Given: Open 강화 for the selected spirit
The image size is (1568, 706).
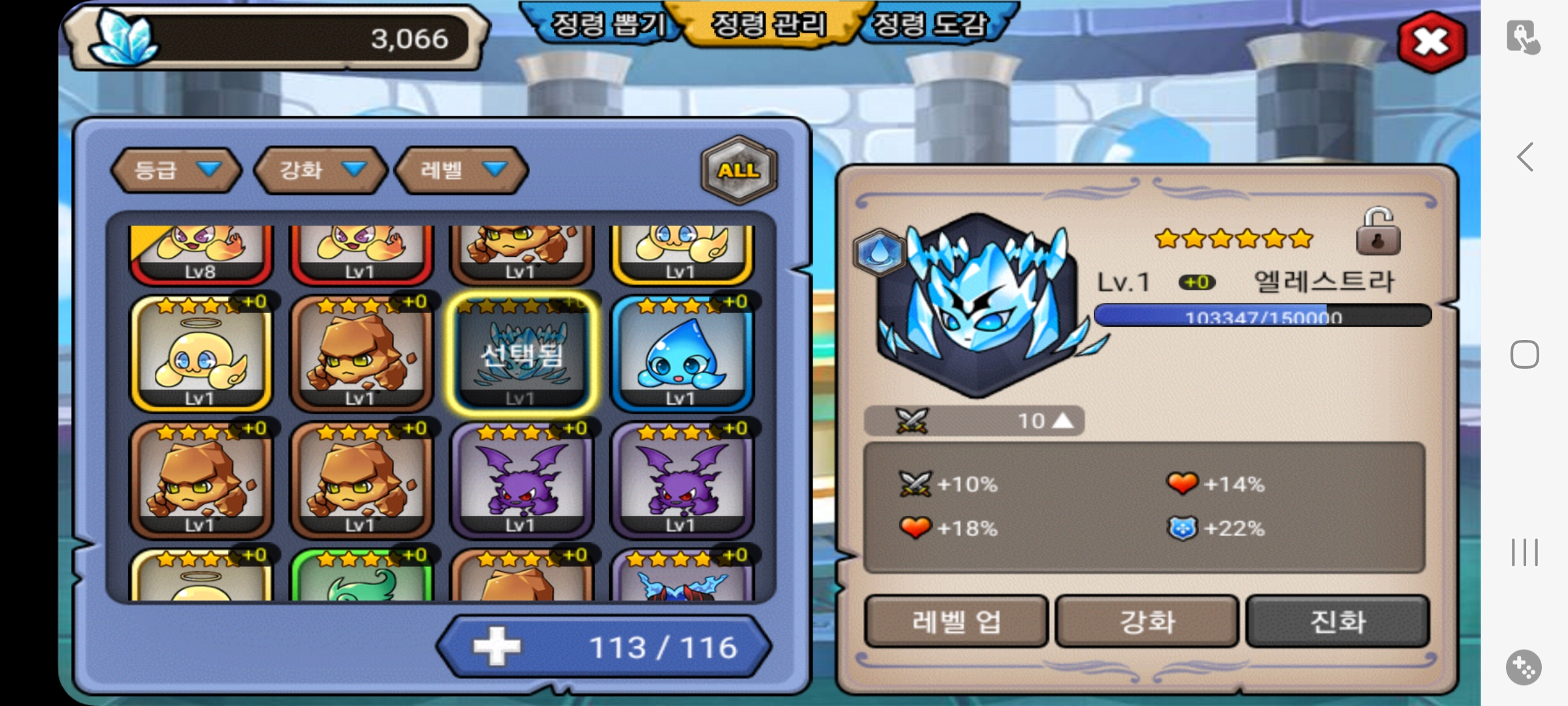Looking at the screenshot, I should pos(1147,621).
